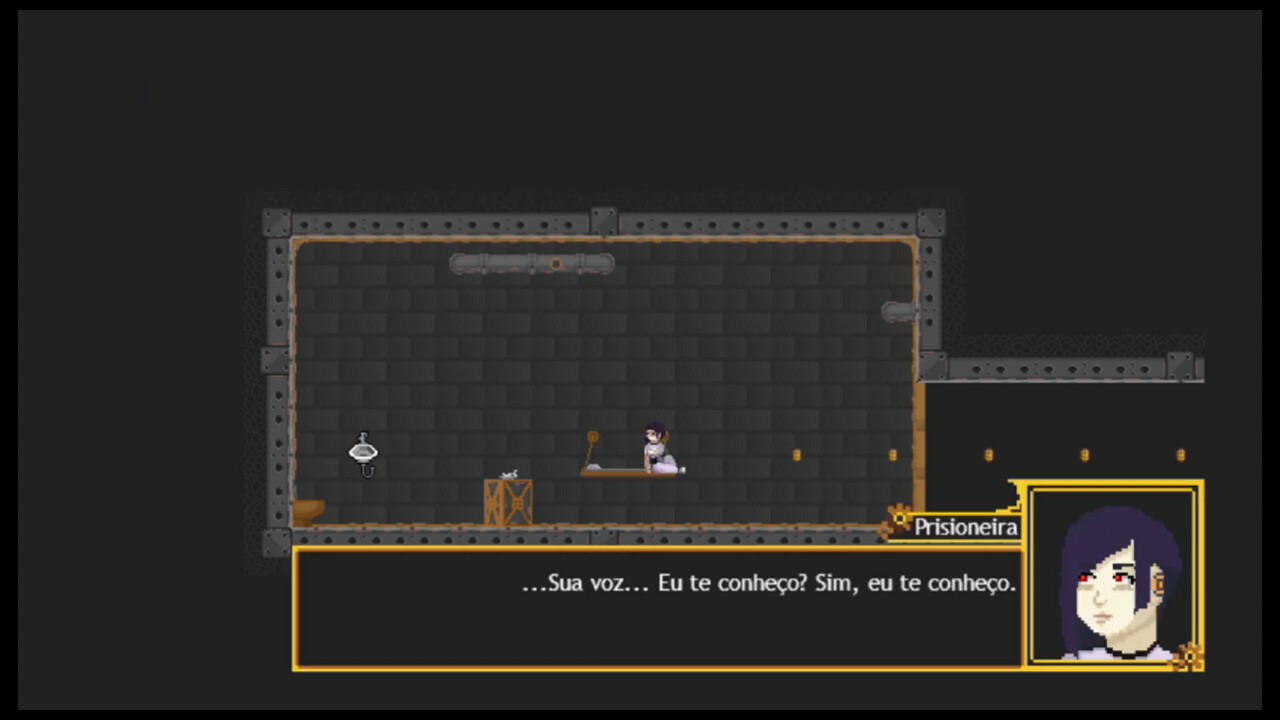Image resolution: width=1280 pixels, height=720 pixels.
Task: Select the character portrait frame
Action: (x=1111, y=575)
